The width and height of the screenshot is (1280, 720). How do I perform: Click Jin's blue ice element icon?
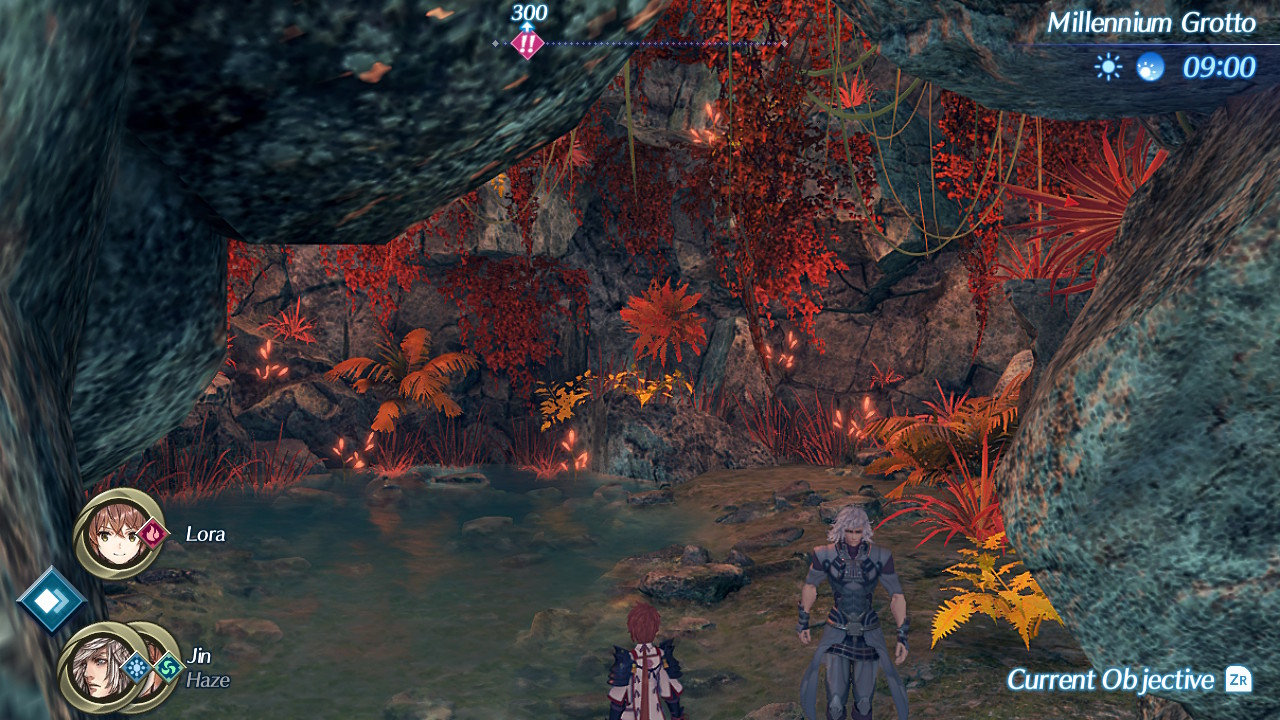[x=137, y=667]
